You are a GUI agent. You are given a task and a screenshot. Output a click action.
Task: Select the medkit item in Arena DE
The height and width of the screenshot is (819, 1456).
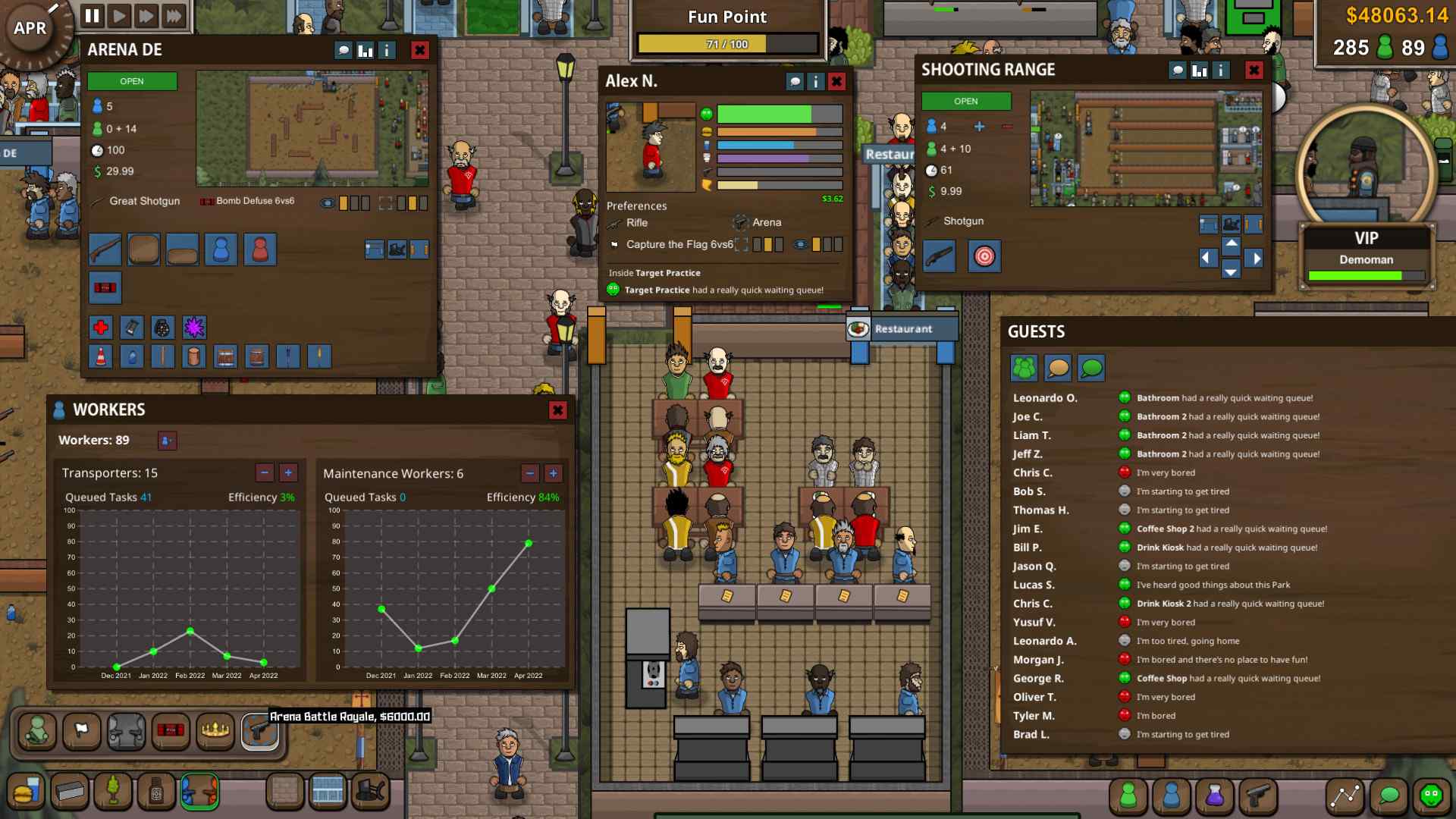click(101, 328)
